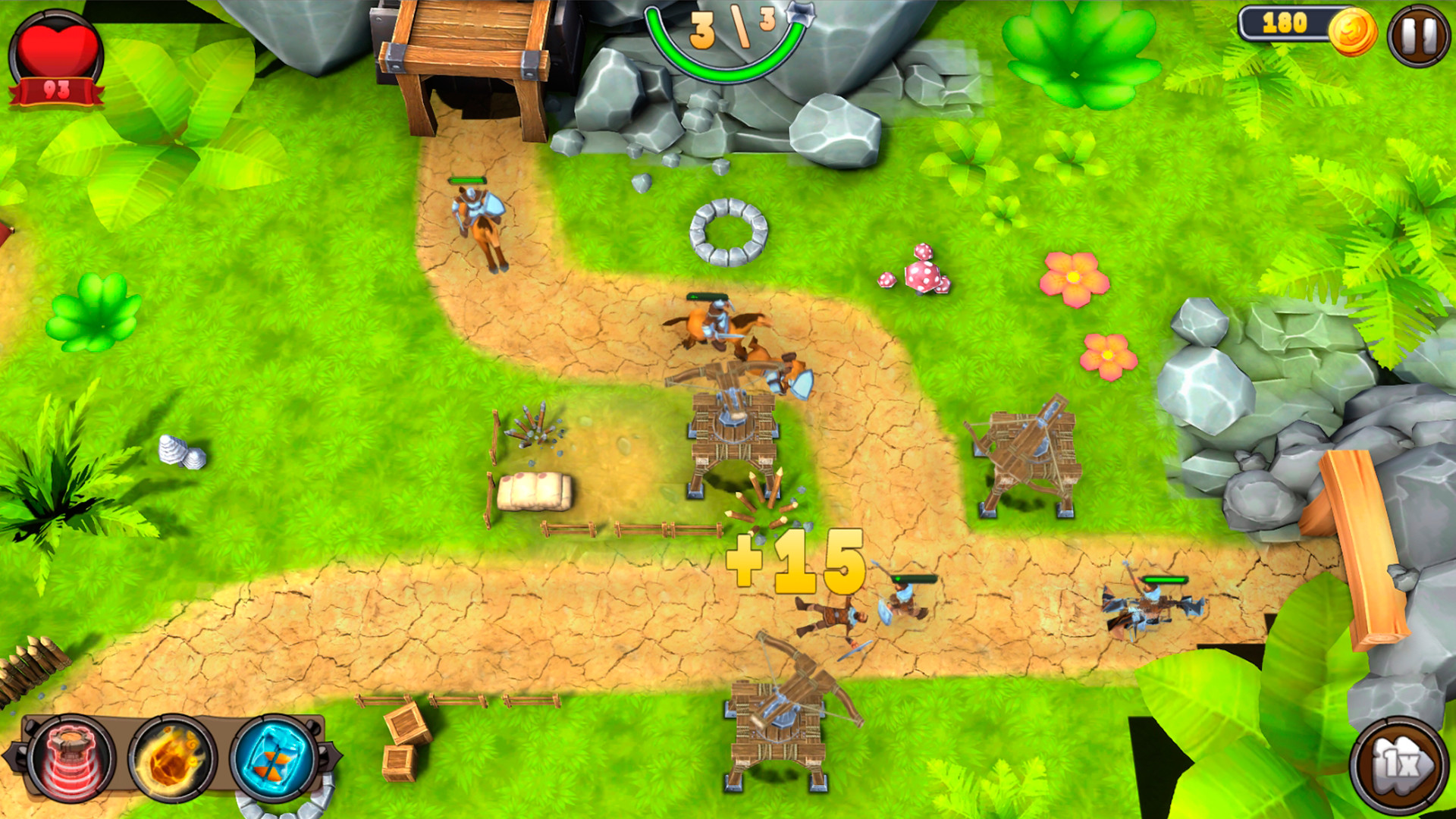1456x819 pixels.
Task: Click the knight riding toward the bridge
Action: (480, 220)
